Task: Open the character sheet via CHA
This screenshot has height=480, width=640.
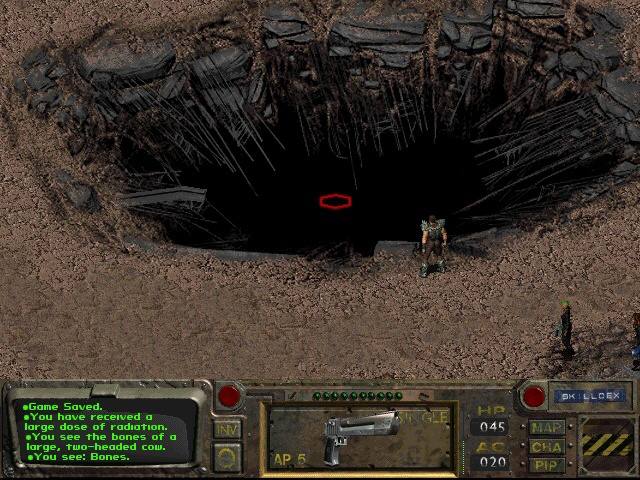Action: click(547, 447)
